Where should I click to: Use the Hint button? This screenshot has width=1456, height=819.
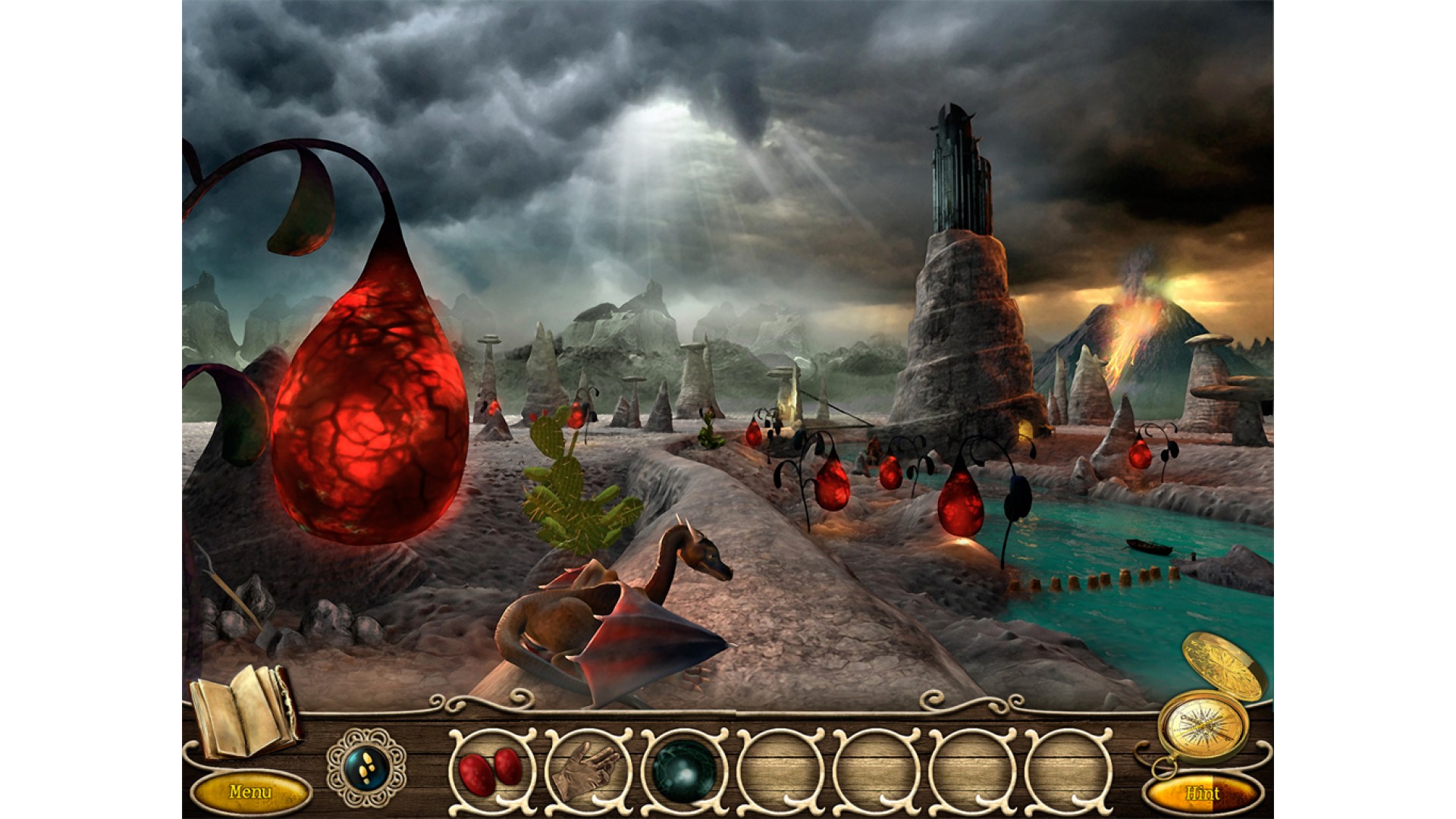coord(1203,794)
